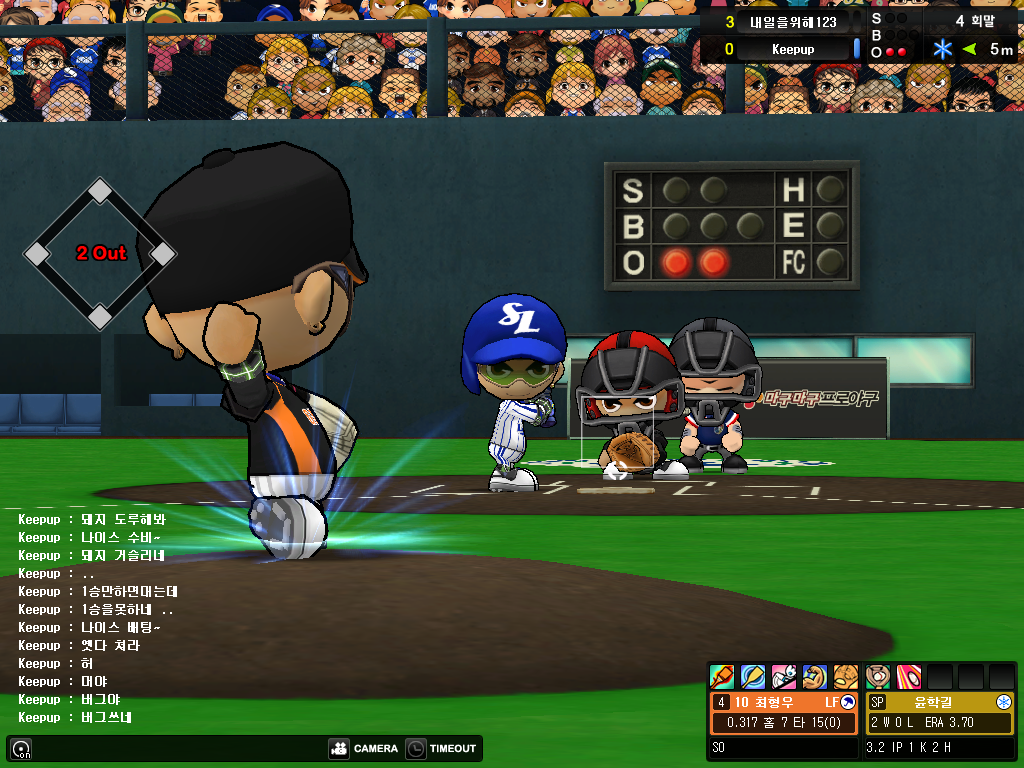Choose the winged cleat running skill icon
1024x768 pixels.
(x=784, y=677)
